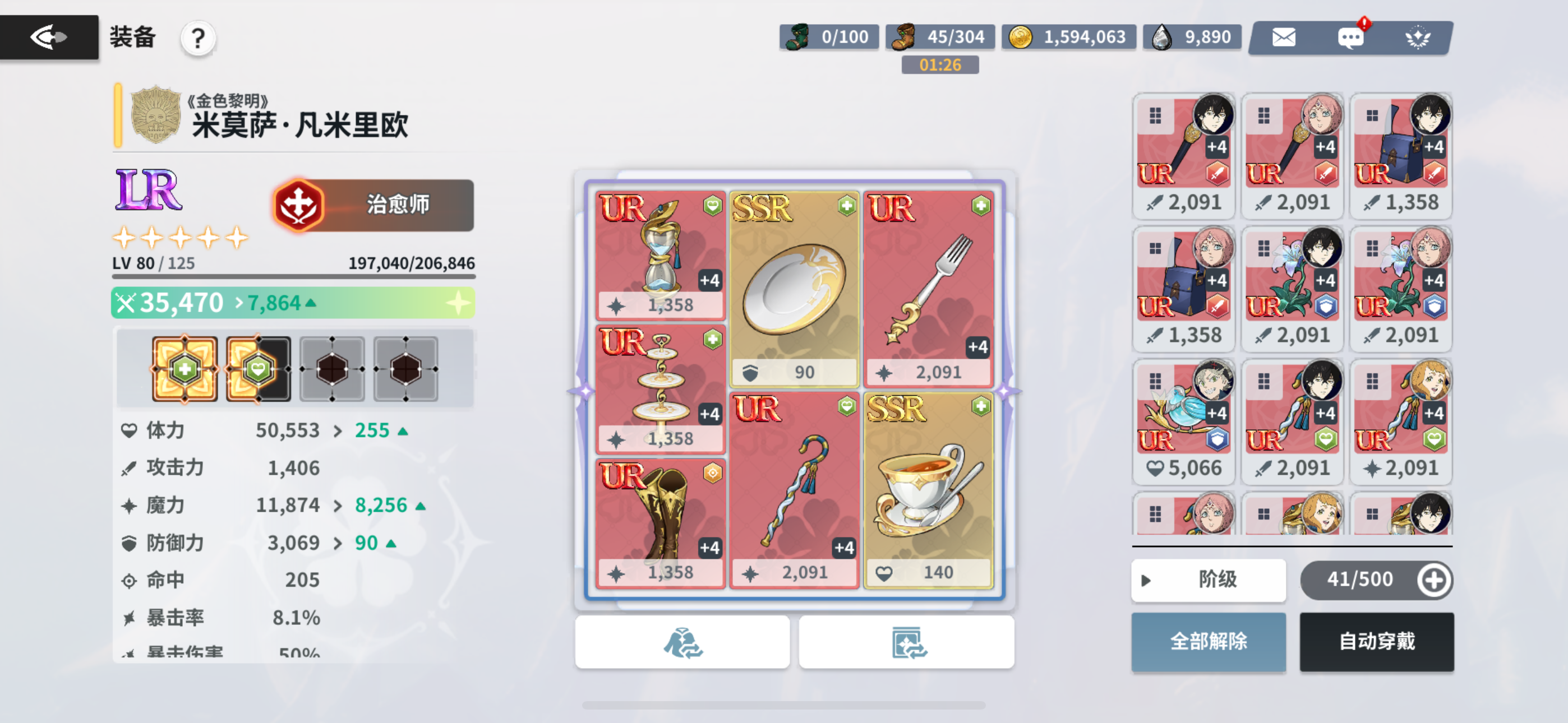The image size is (1568, 723).
Task: Click the first golden gem slot
Action: coord(185,368)
